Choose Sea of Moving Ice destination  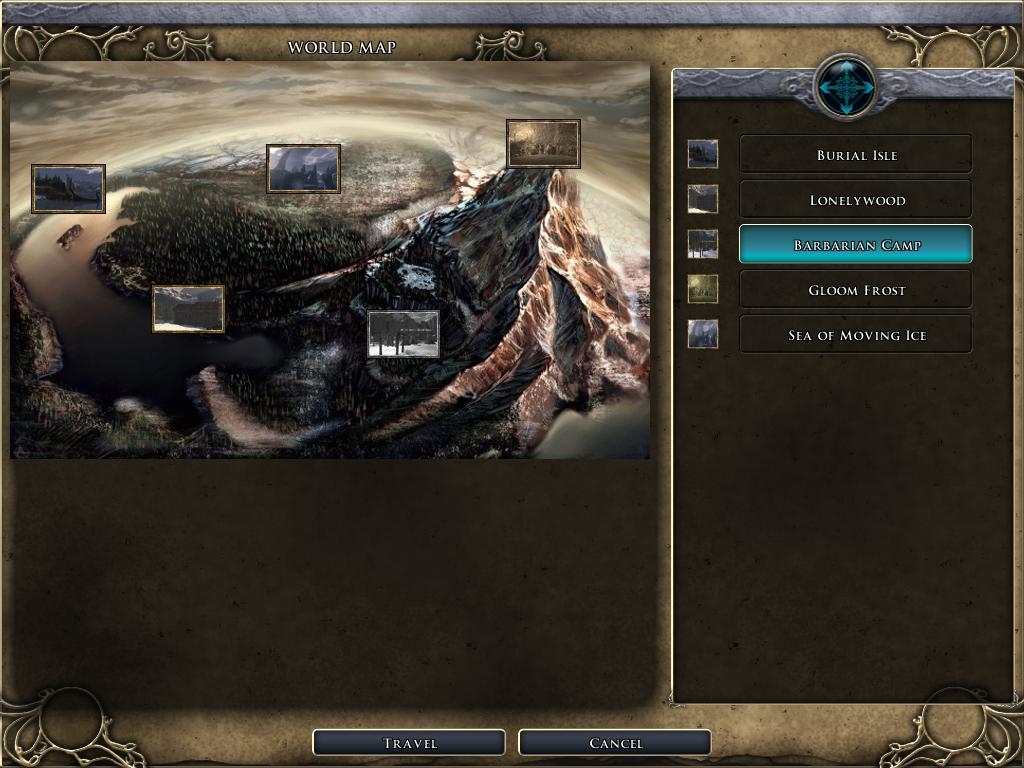[x=855, y=335]
